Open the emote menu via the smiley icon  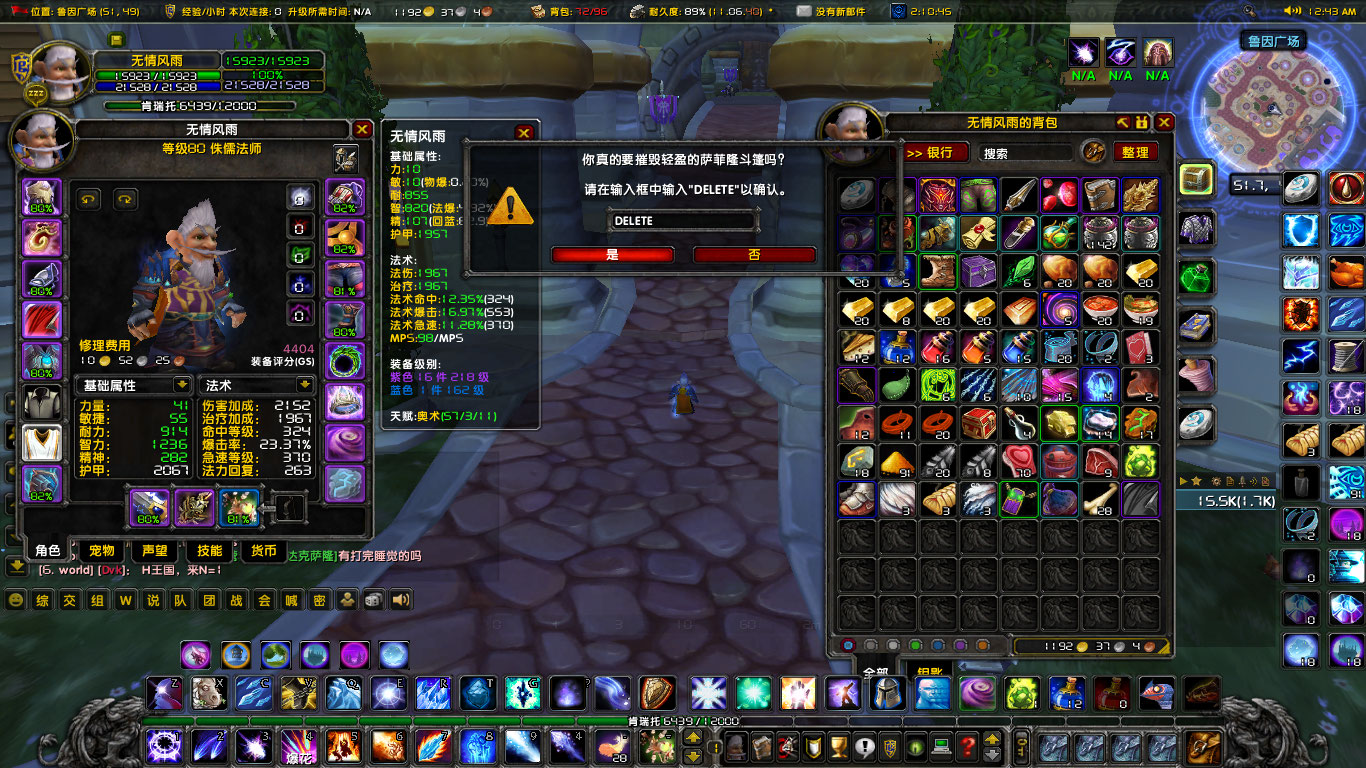15,600
